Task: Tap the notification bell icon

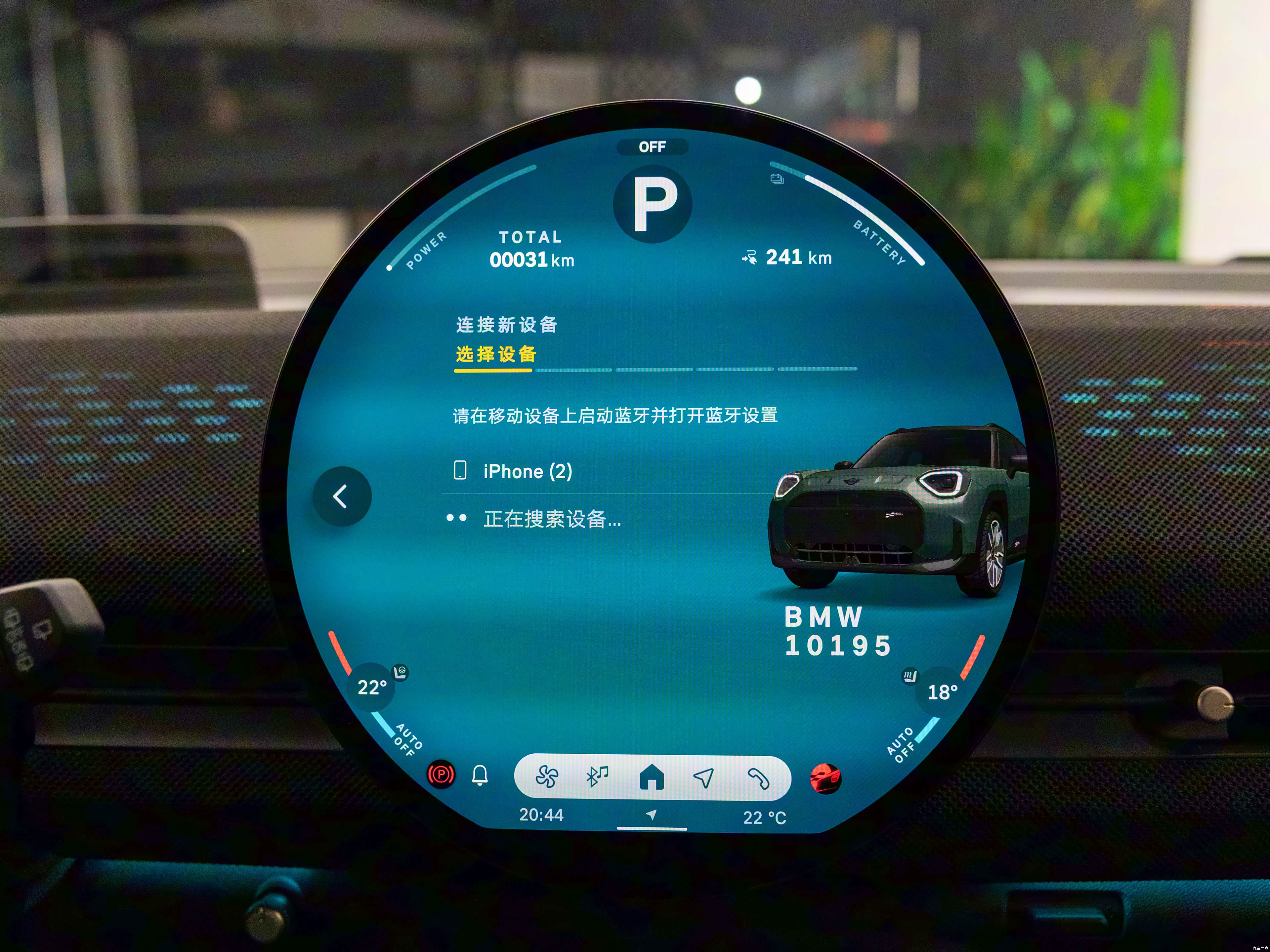Action: point(480,775)
